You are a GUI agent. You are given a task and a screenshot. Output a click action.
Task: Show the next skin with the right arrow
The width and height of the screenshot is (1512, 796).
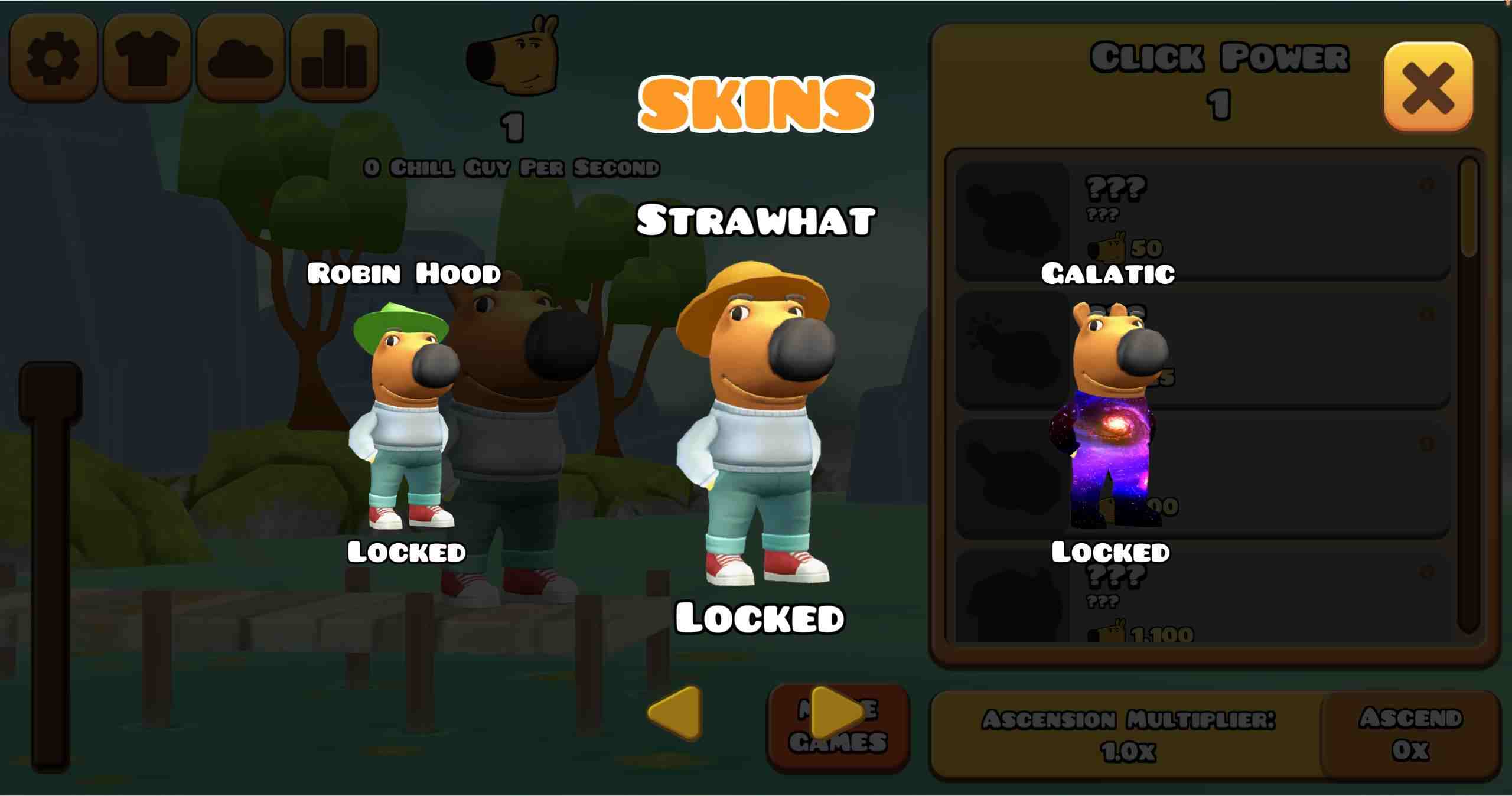837,713
